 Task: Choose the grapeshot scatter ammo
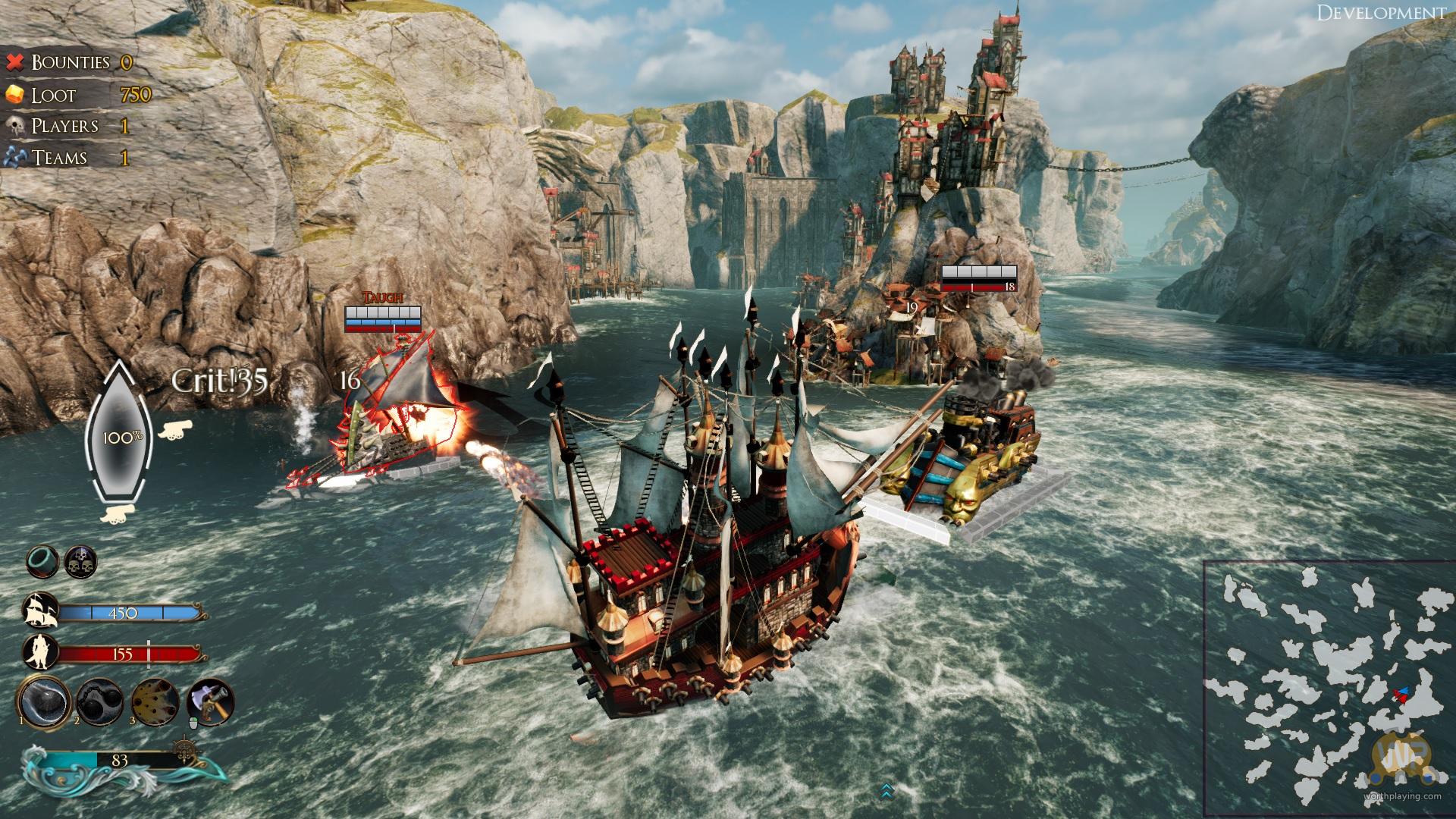pyautogui.click(x=155, y=701)
